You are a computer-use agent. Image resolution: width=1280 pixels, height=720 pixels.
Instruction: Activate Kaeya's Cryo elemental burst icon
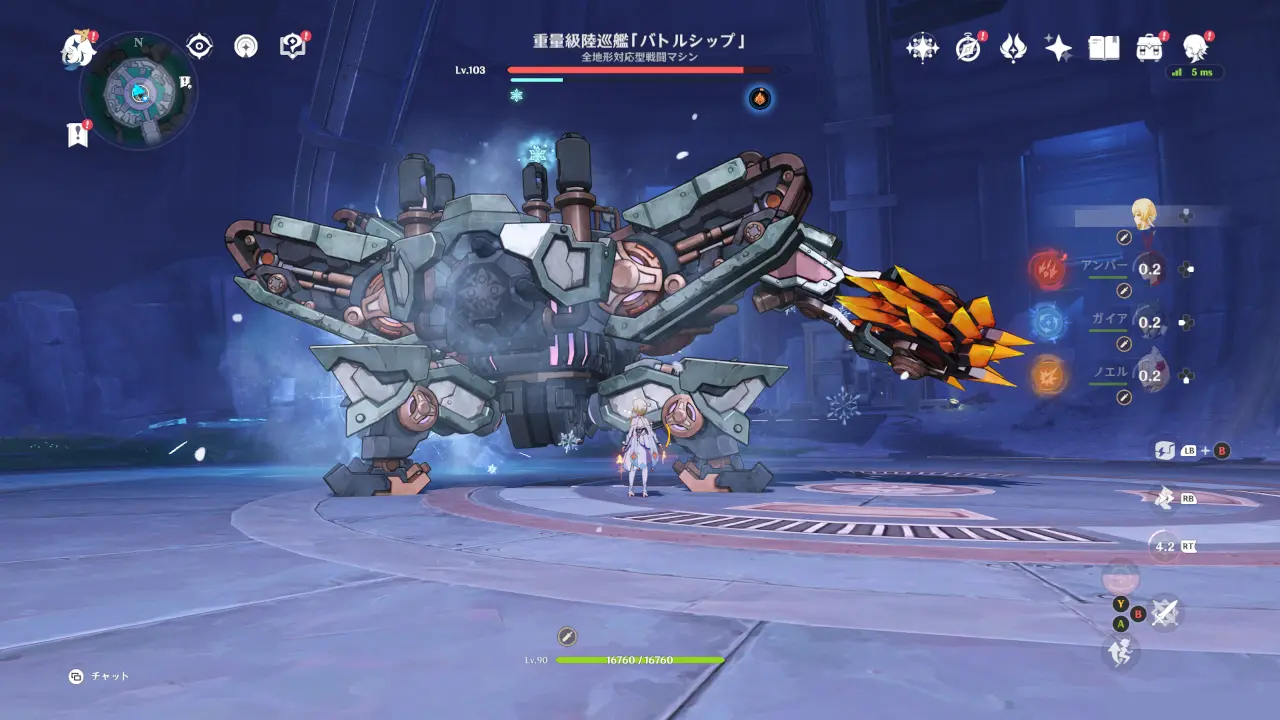[x=1049, y=321]
